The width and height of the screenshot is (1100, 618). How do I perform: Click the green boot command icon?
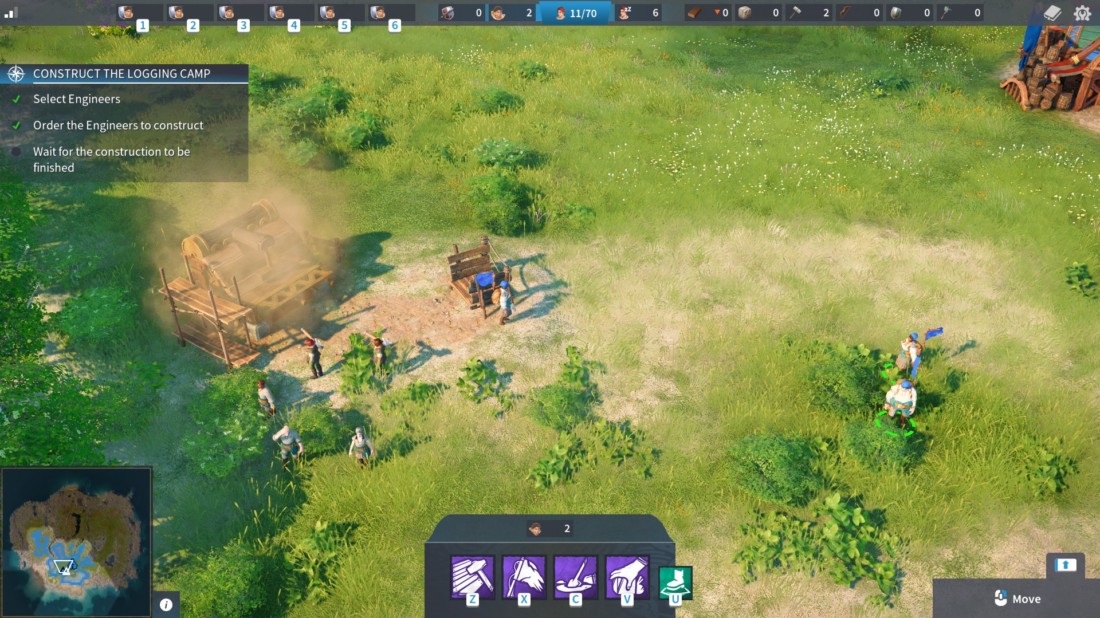click(x=675, y=582)
